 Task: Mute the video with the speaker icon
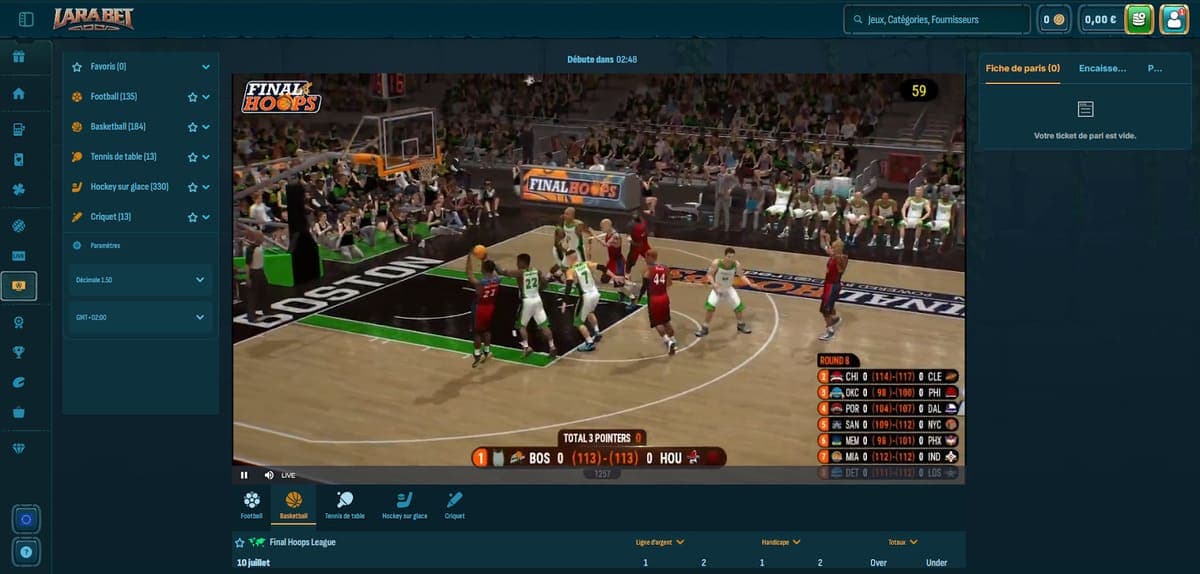tap(268, 475)
